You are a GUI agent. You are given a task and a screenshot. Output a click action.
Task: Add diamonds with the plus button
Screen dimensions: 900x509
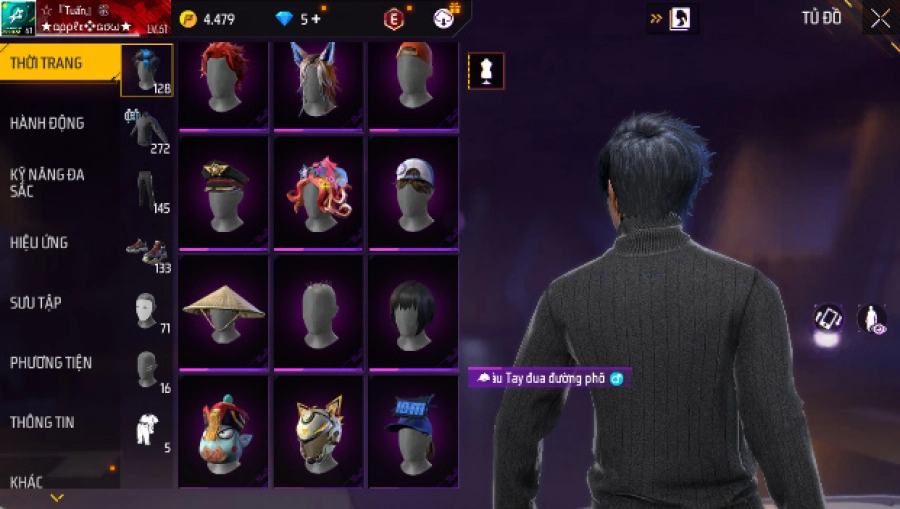316,19
